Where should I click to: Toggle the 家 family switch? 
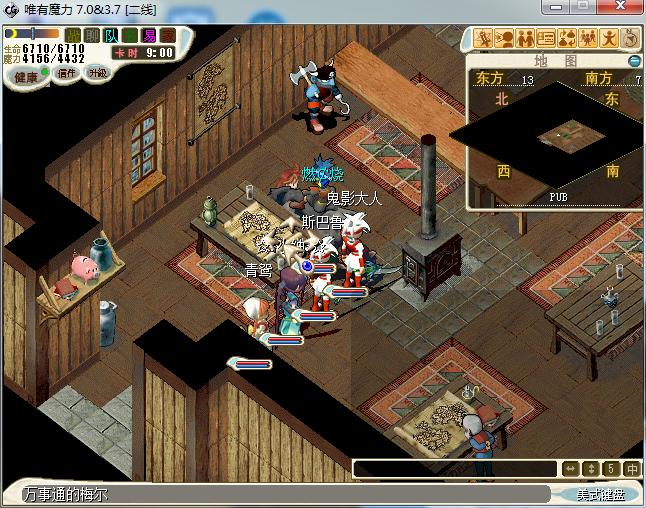(168, 35)
